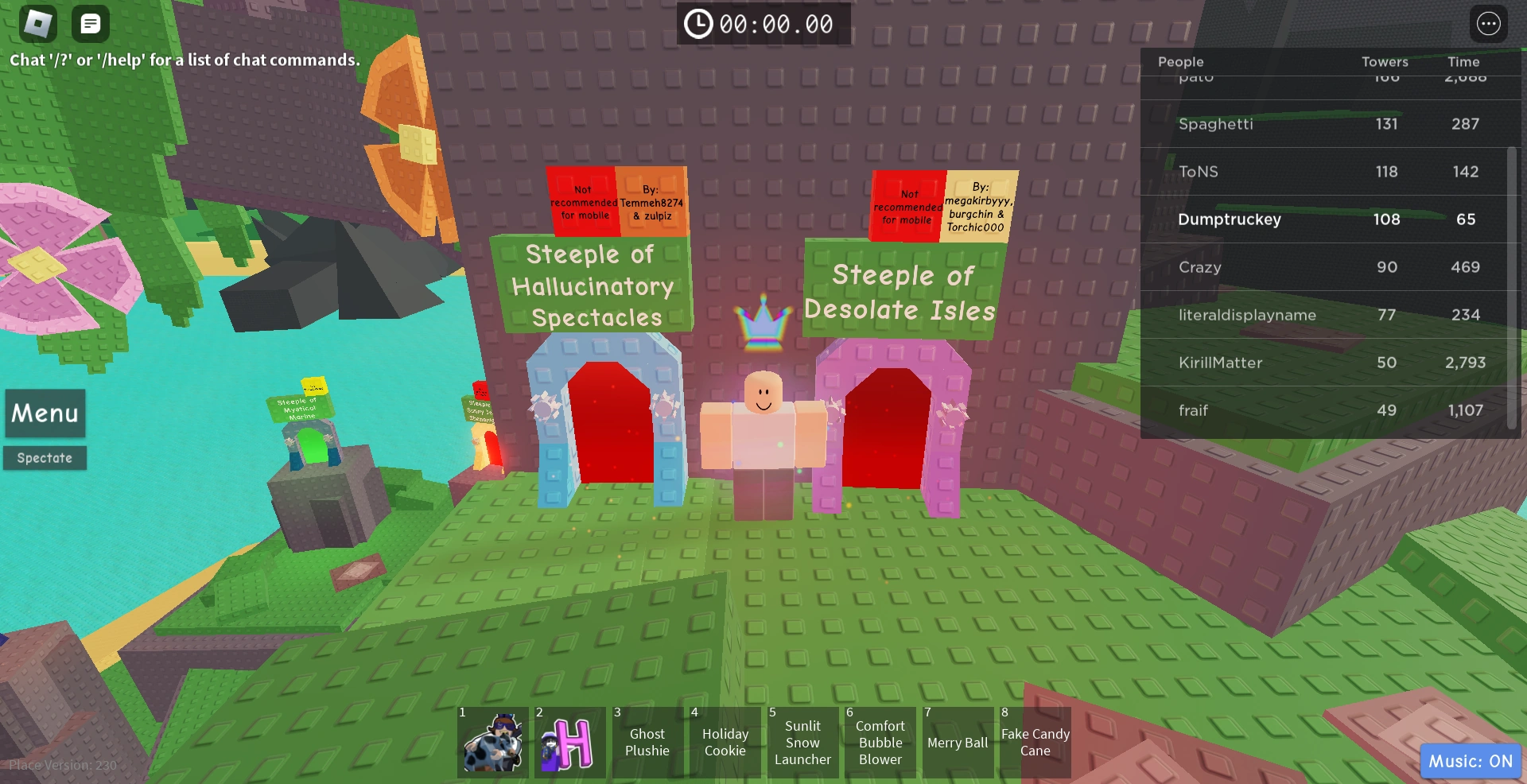Equip the Sunlit Snow Launcher
This screenshot has width=1527, height=784.
pos(802,742)
